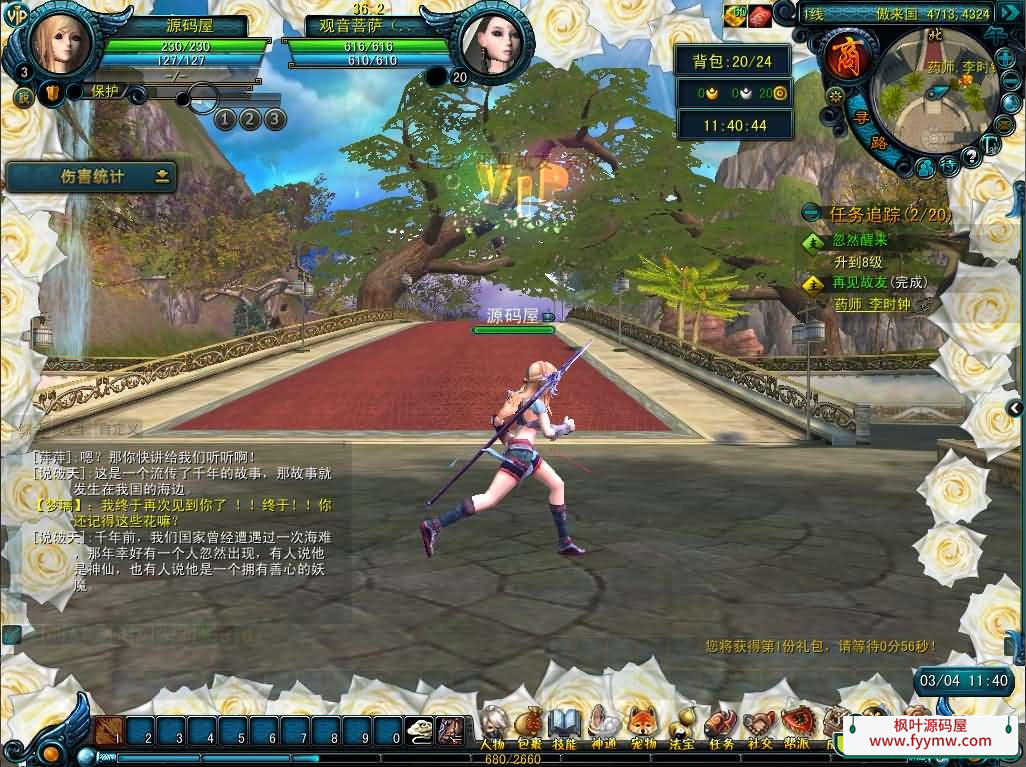Image resolution: width=1026 pixels, height=767 pixels.
Task: Open the 任务 quest menu
Action: (720, 725)
